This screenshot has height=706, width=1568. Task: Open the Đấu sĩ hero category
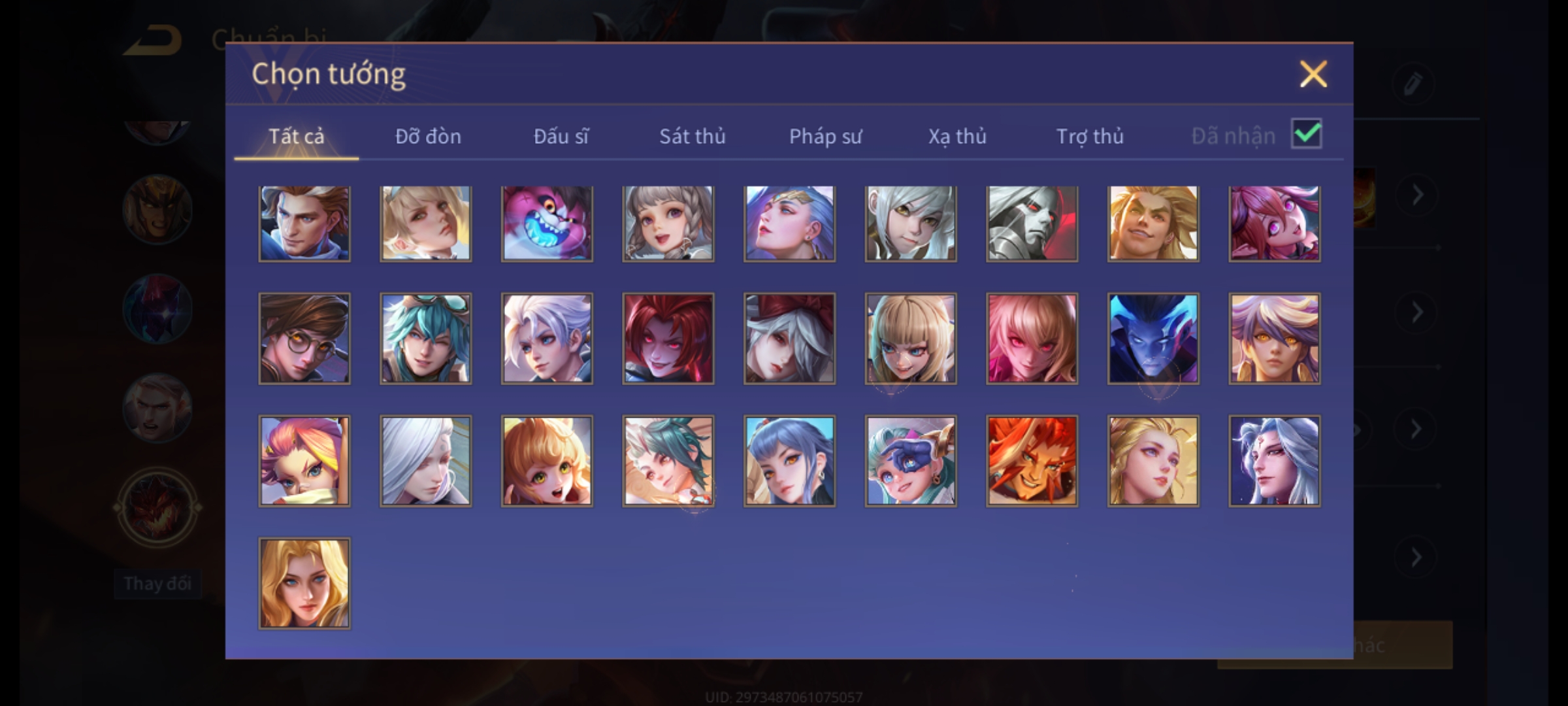point(561,136)
